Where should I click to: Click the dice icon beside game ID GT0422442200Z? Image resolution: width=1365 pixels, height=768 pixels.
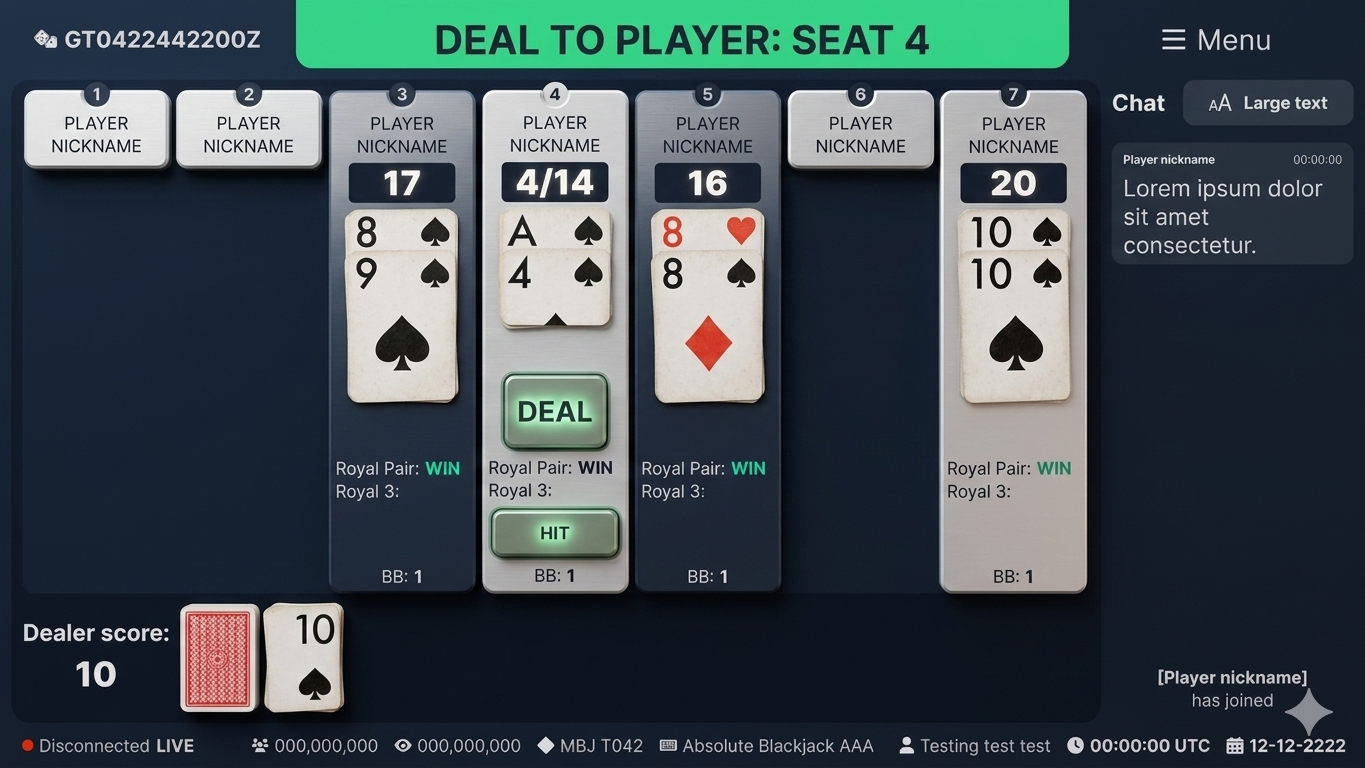pyautogui.click(x=44, y=39)
